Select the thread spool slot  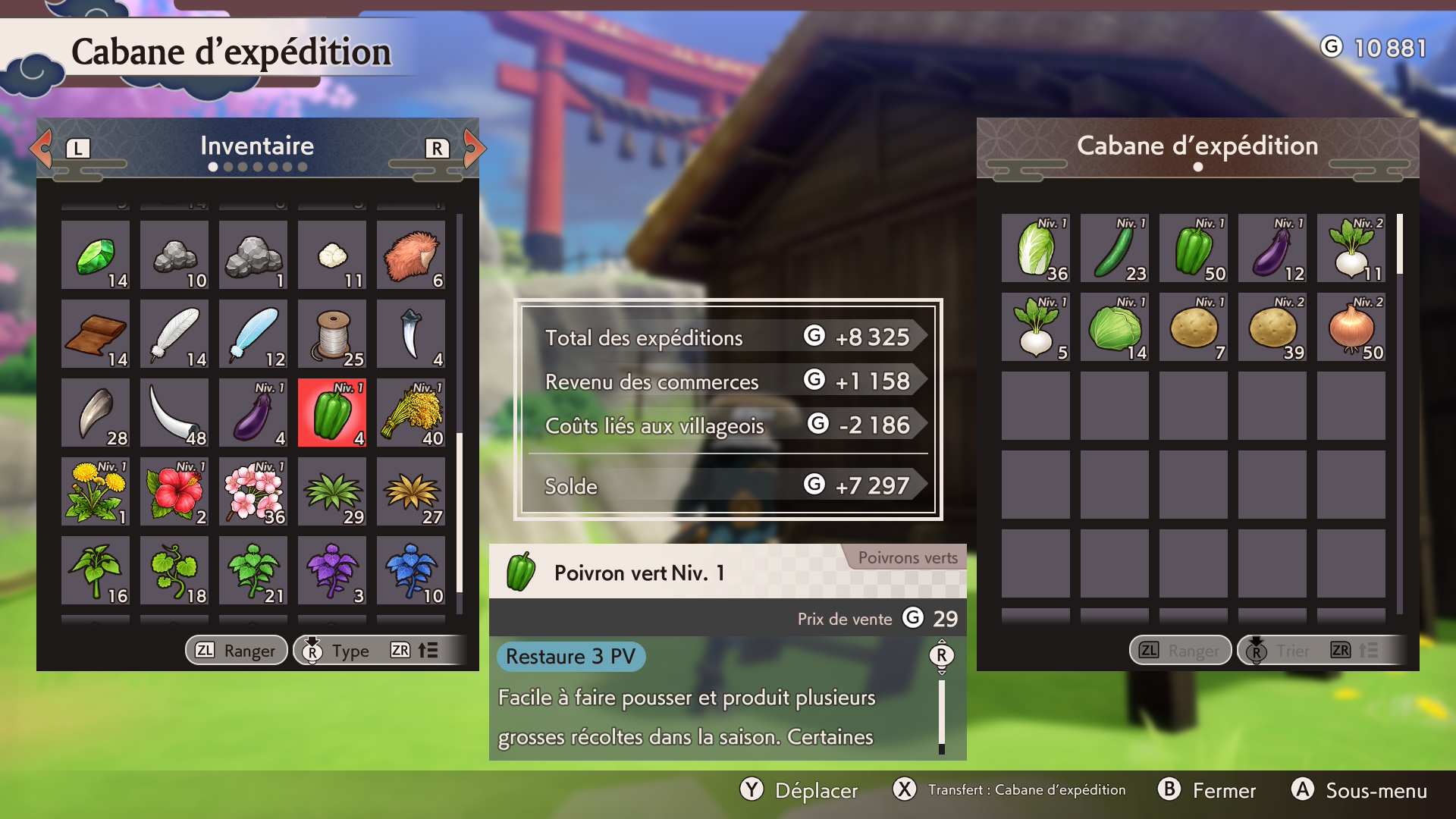coord(332,334)
